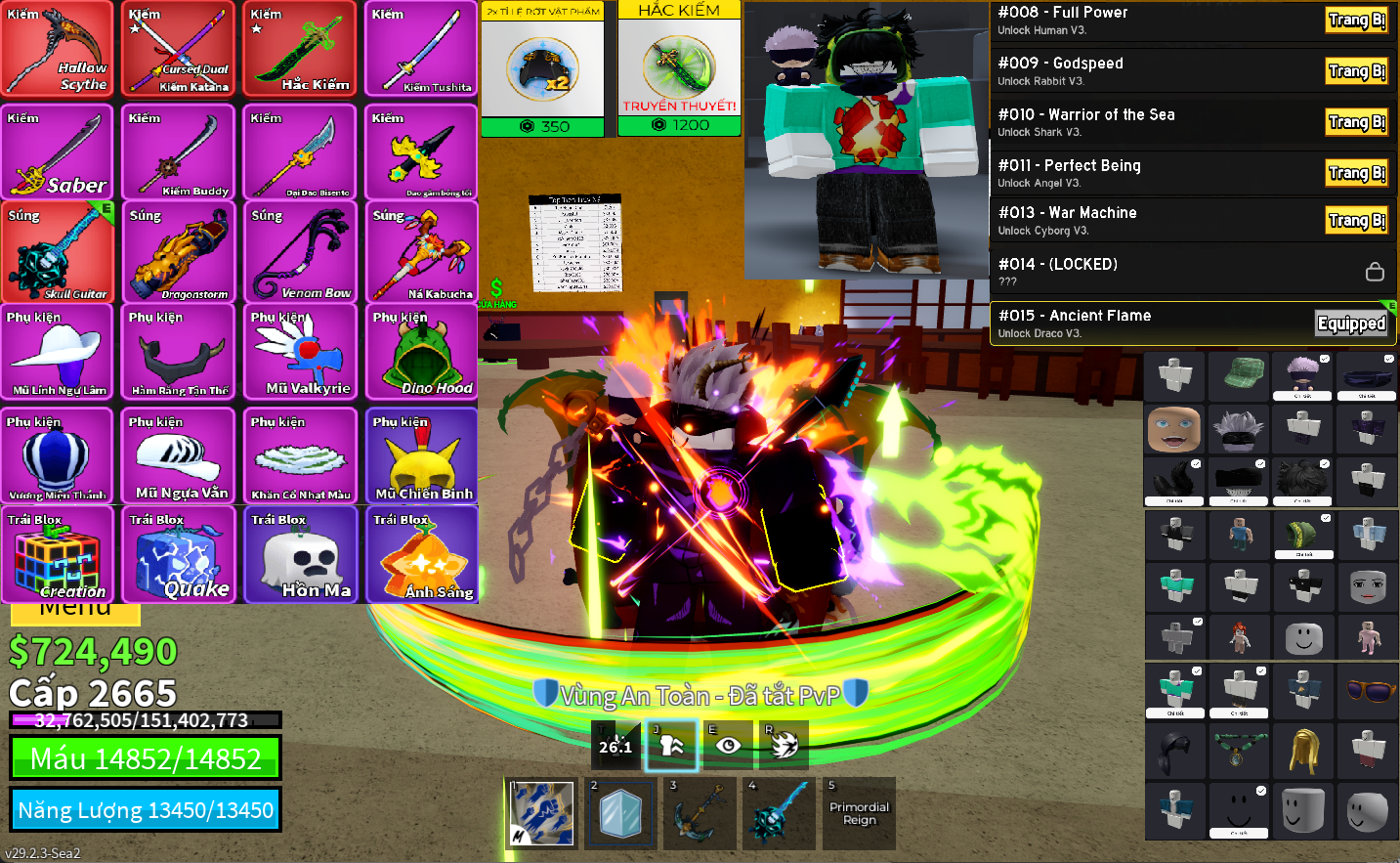
Task: Buy the 2x drop rate item for 350
Action: click(543, 126)
